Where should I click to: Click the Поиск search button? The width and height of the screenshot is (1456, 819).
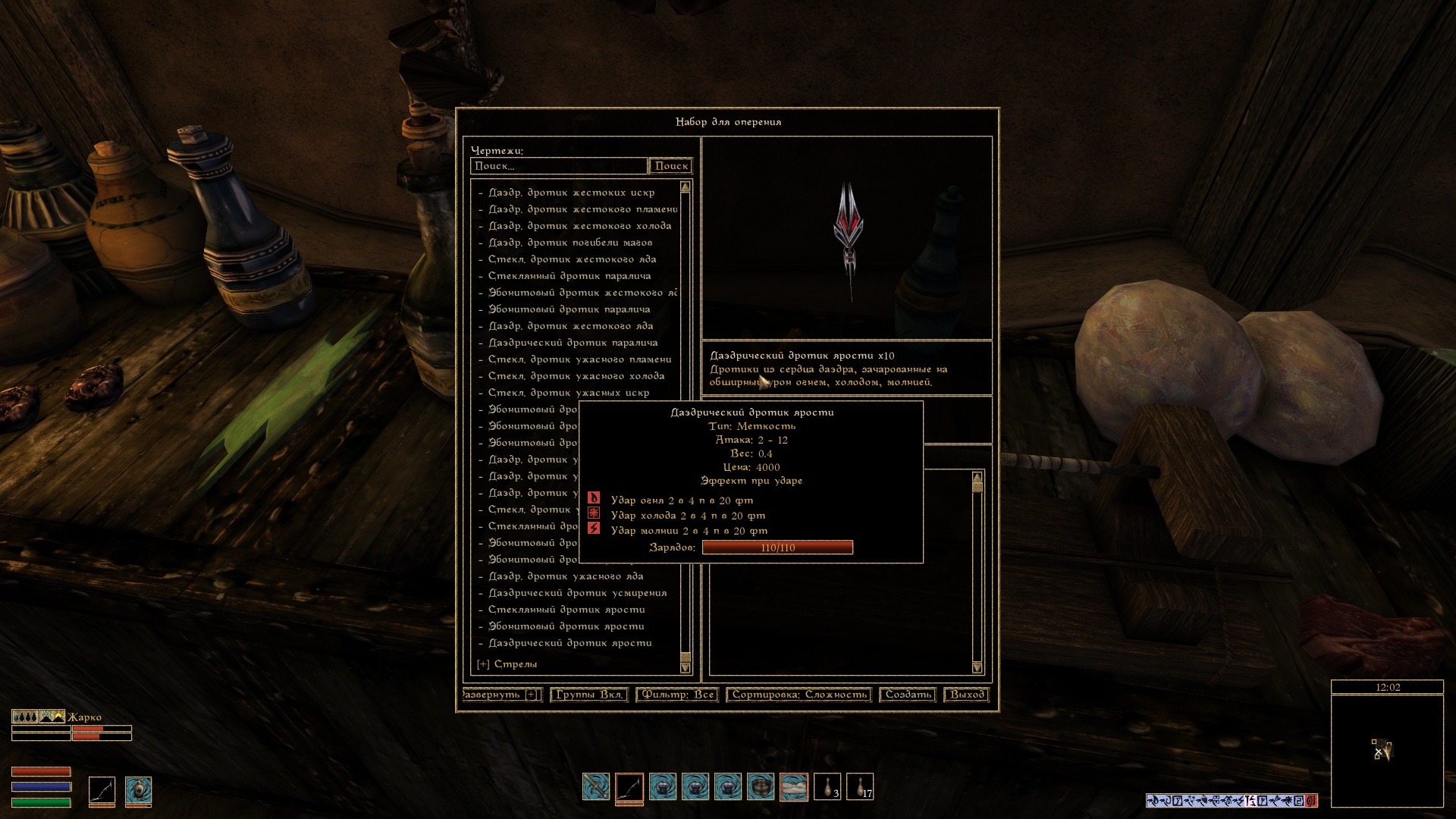click(x=671, y=166)
